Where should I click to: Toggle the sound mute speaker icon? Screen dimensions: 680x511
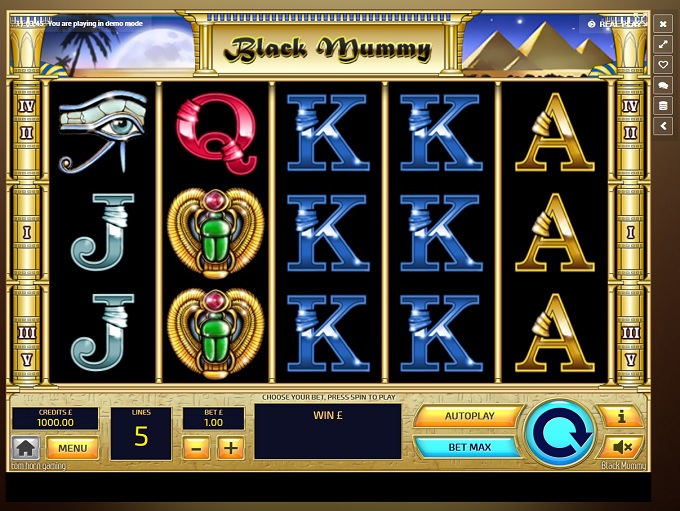tap(621, 447)
